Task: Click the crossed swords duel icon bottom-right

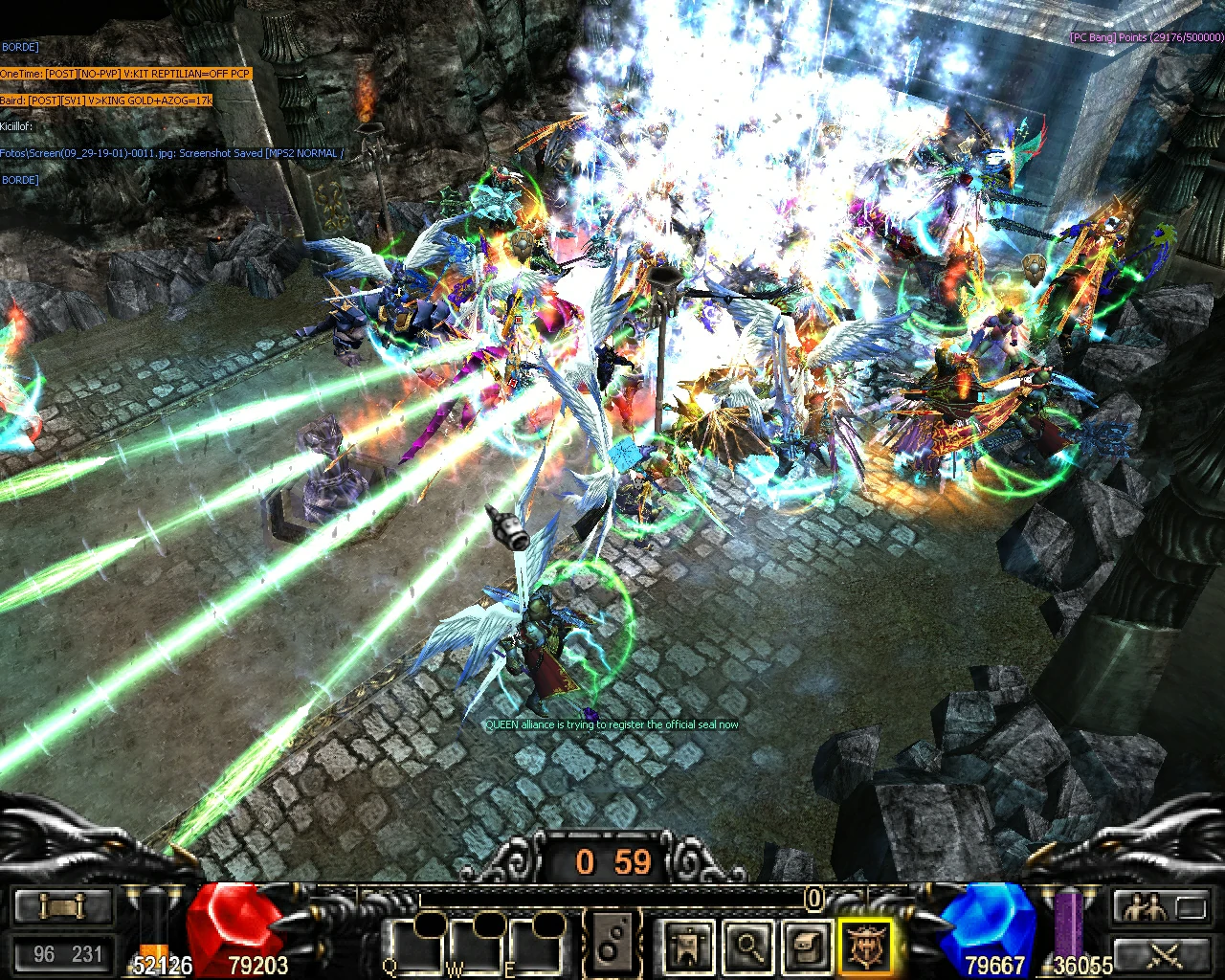Action: coord(1164,954)
